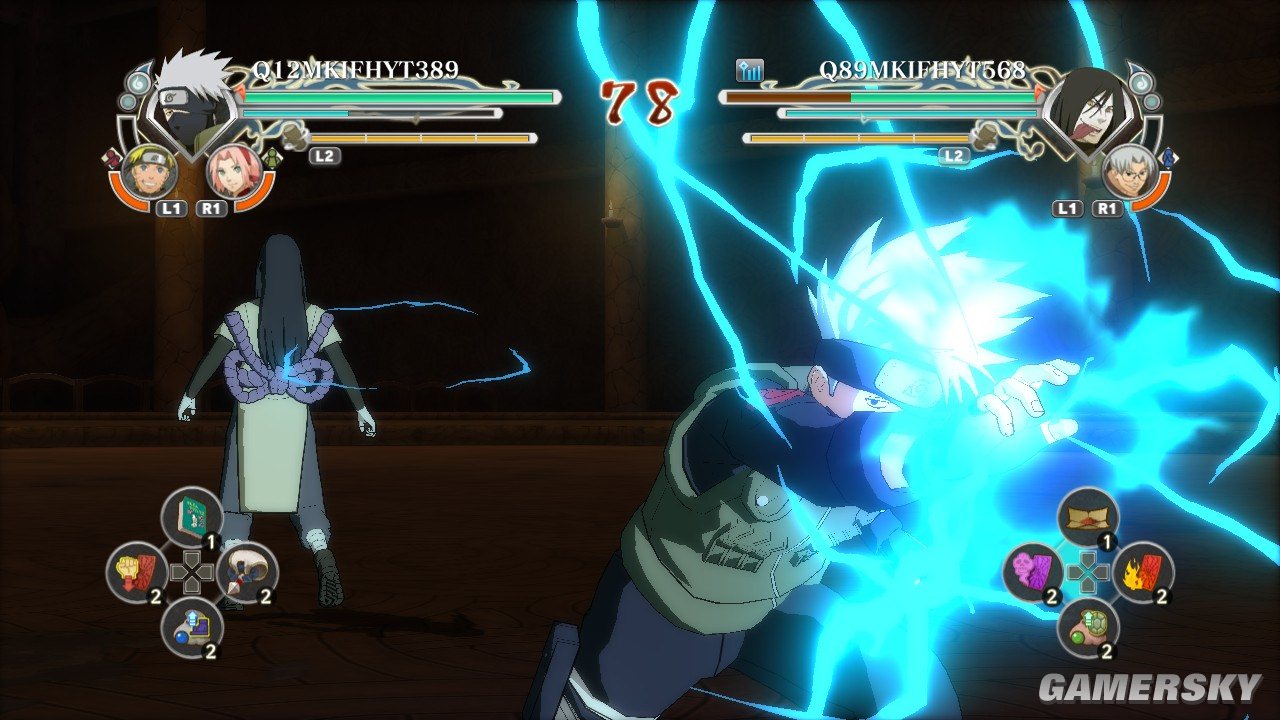Viewport: 1280px width, 720px height.
Task: Call the Sakura support character icon
Action: [233, 171]
